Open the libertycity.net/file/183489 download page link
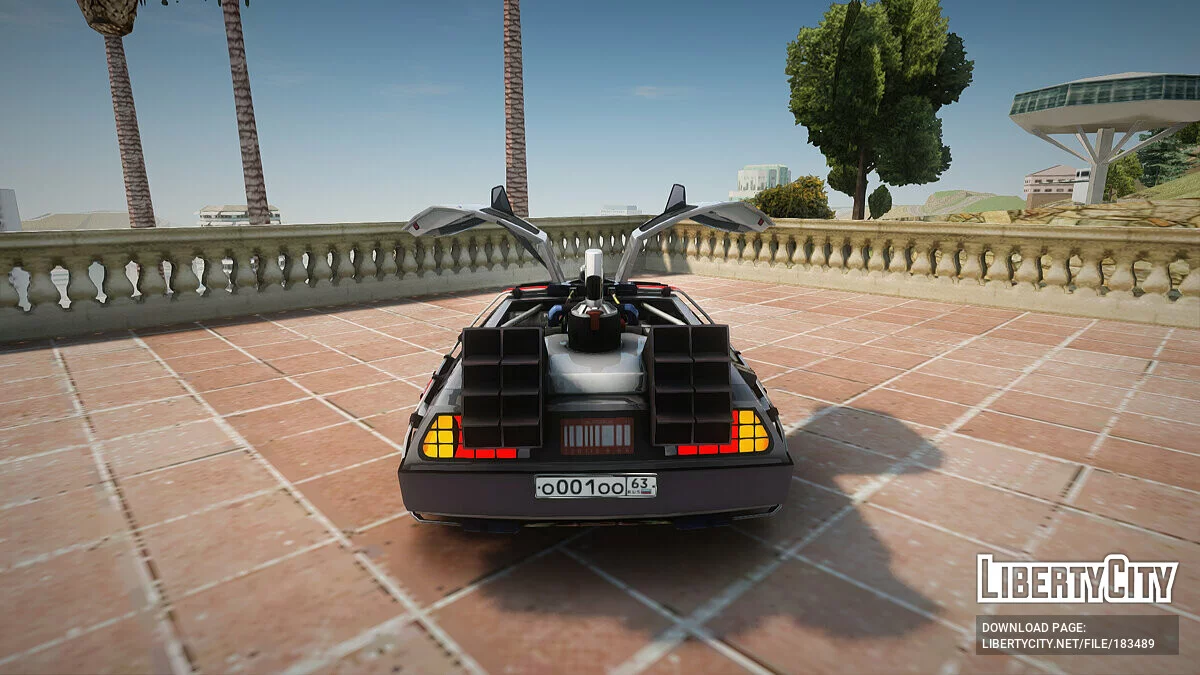Screen dimensions: 1200x675 (1067, 643)
